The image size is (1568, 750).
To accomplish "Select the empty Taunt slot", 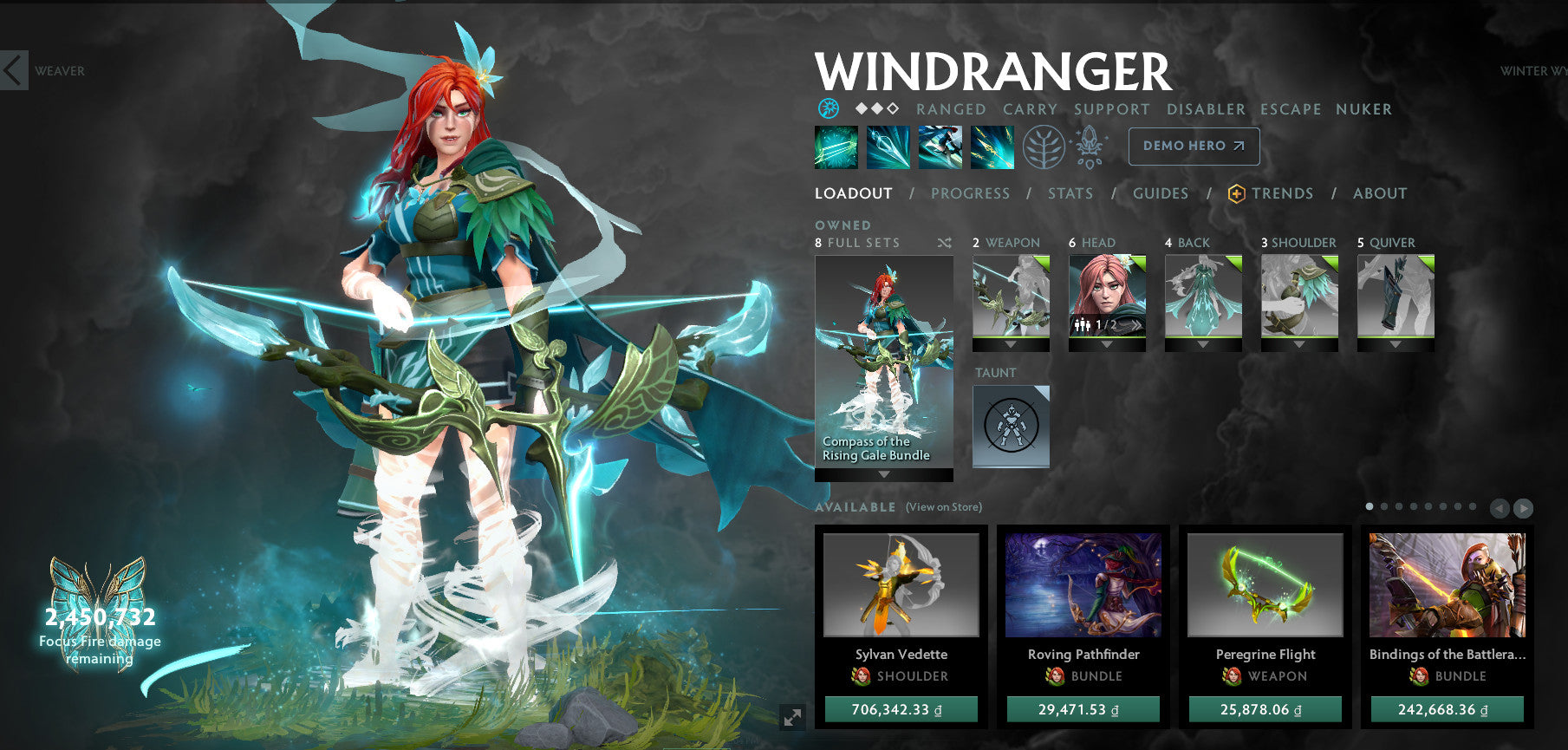I will coord(1010,425).
